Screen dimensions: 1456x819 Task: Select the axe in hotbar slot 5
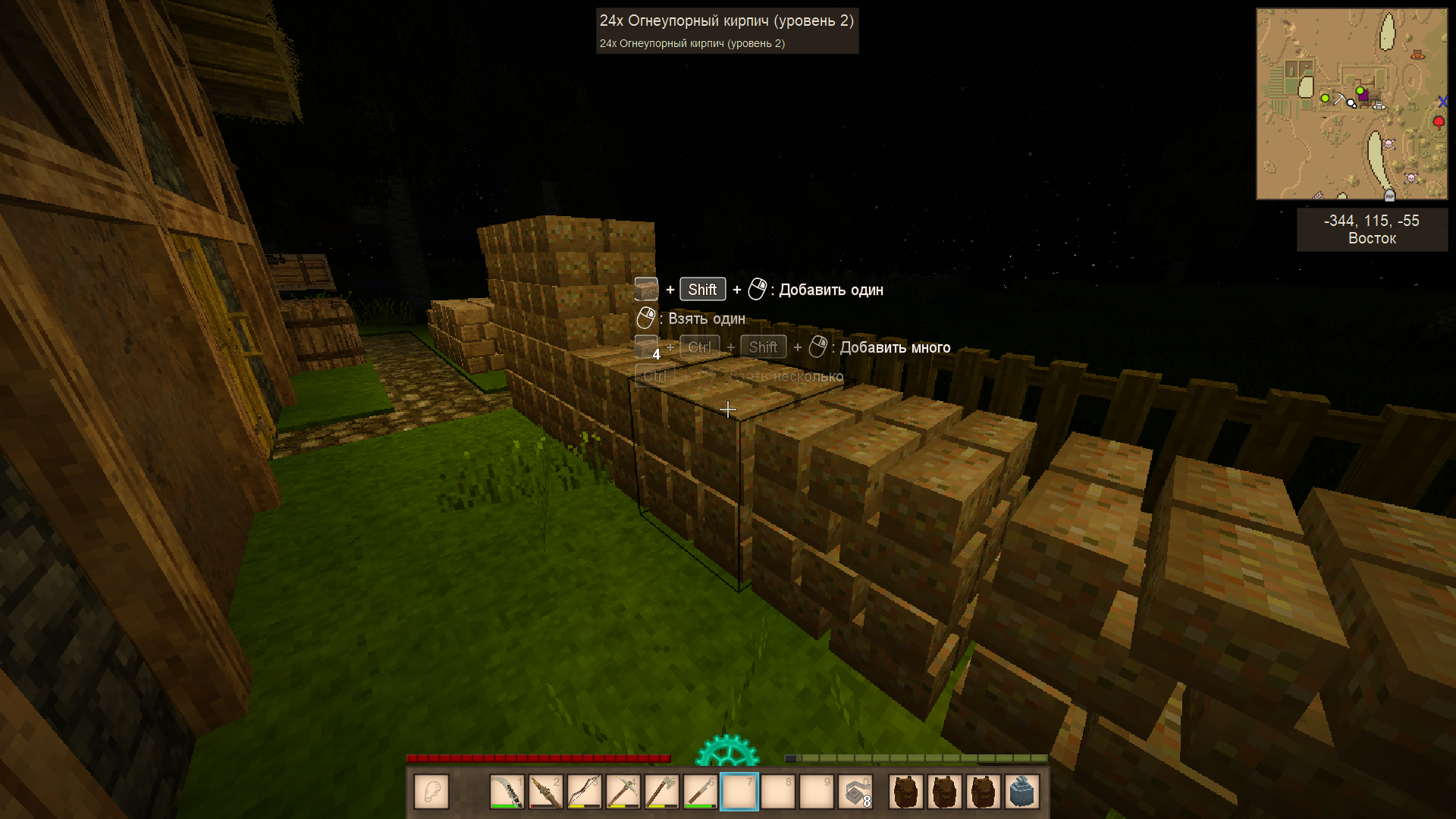click(662, 792)
